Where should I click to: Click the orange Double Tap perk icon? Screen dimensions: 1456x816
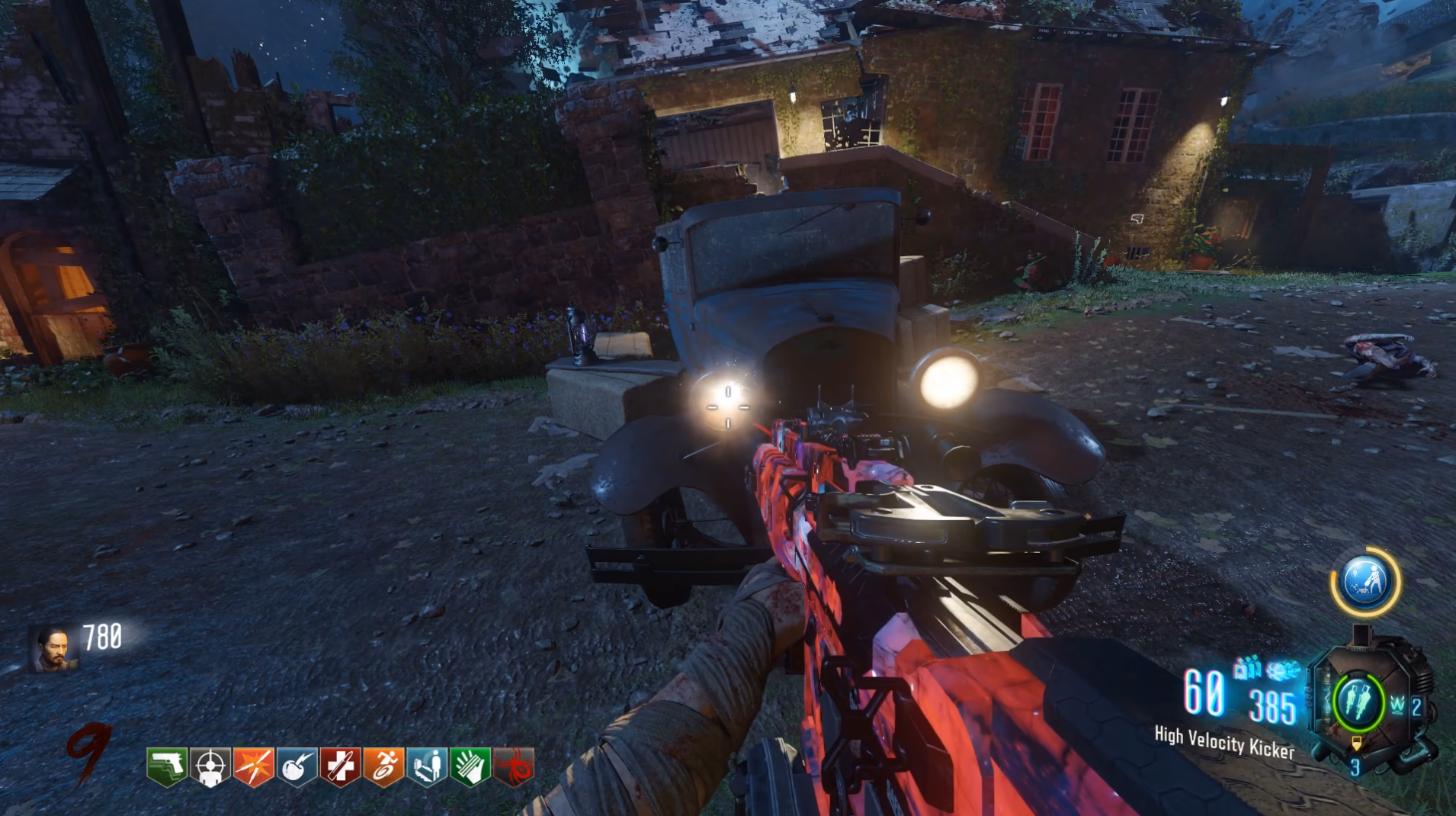254,766
